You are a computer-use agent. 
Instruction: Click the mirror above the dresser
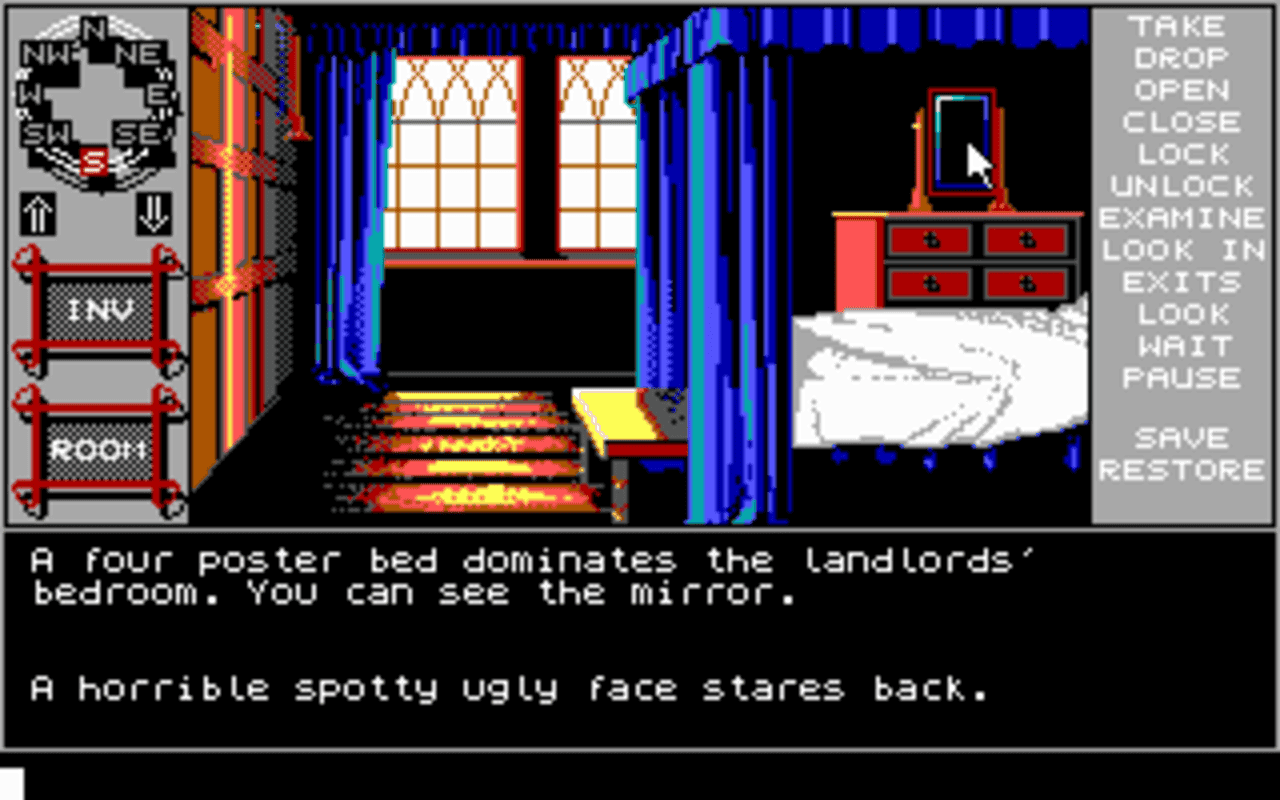pos(960,140)
